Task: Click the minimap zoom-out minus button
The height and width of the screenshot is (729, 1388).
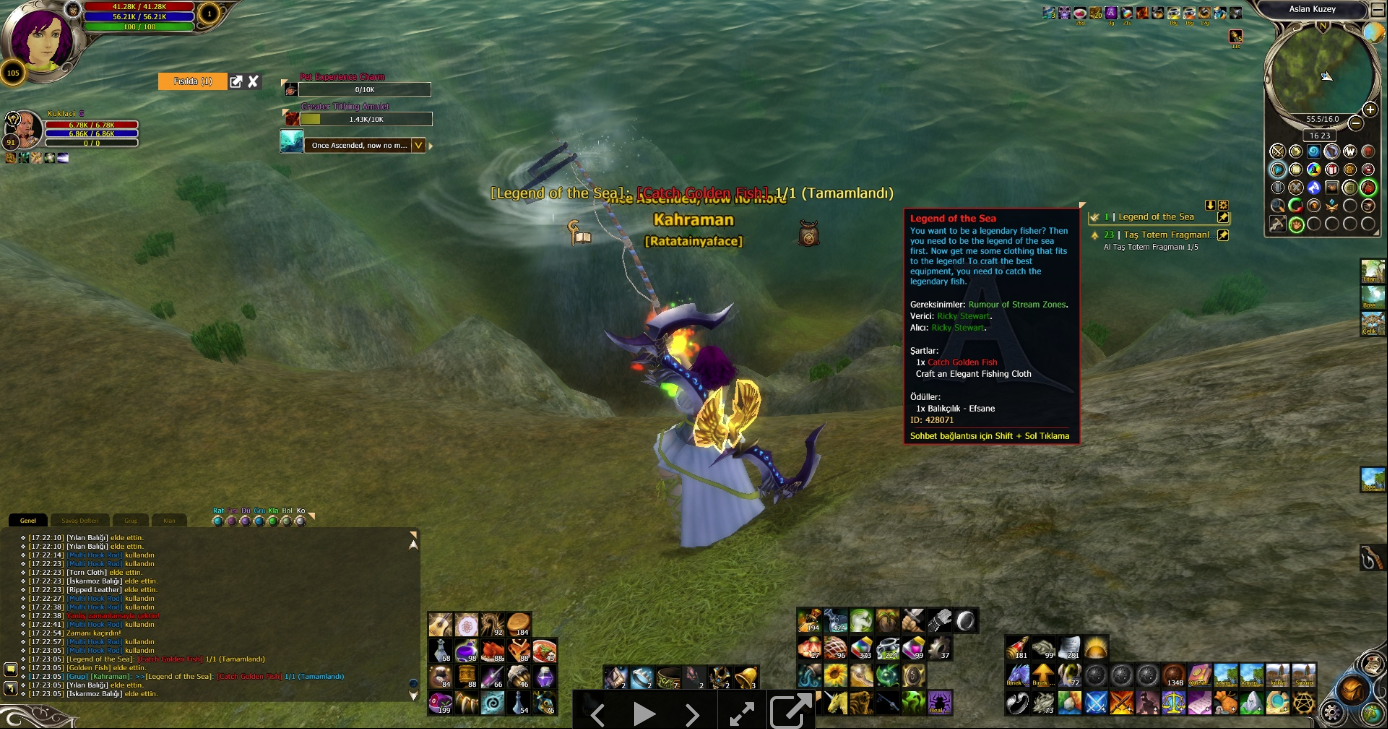Action: (1355, 123)
